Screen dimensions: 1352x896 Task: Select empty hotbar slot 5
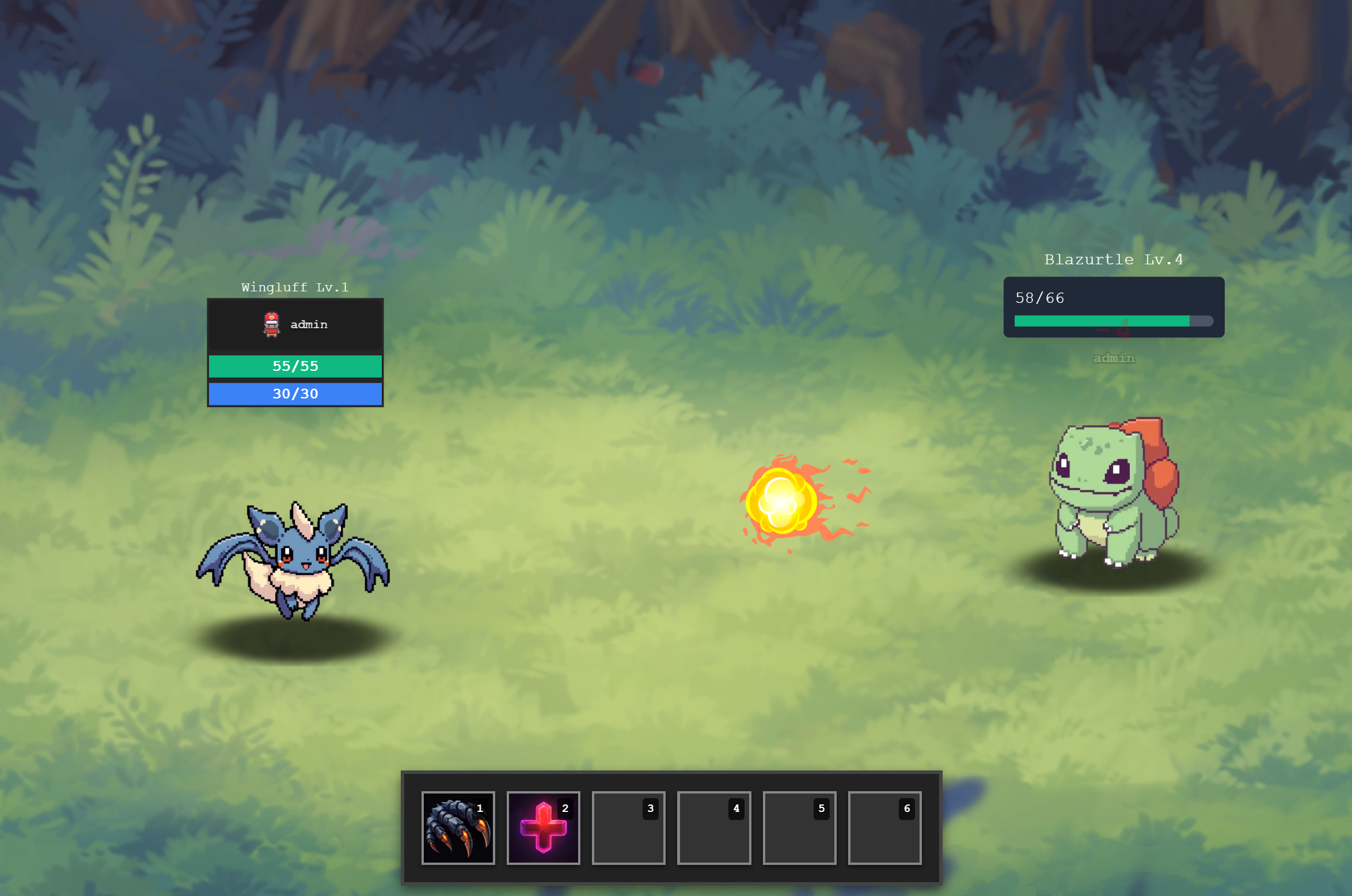[x=799, y=827]
